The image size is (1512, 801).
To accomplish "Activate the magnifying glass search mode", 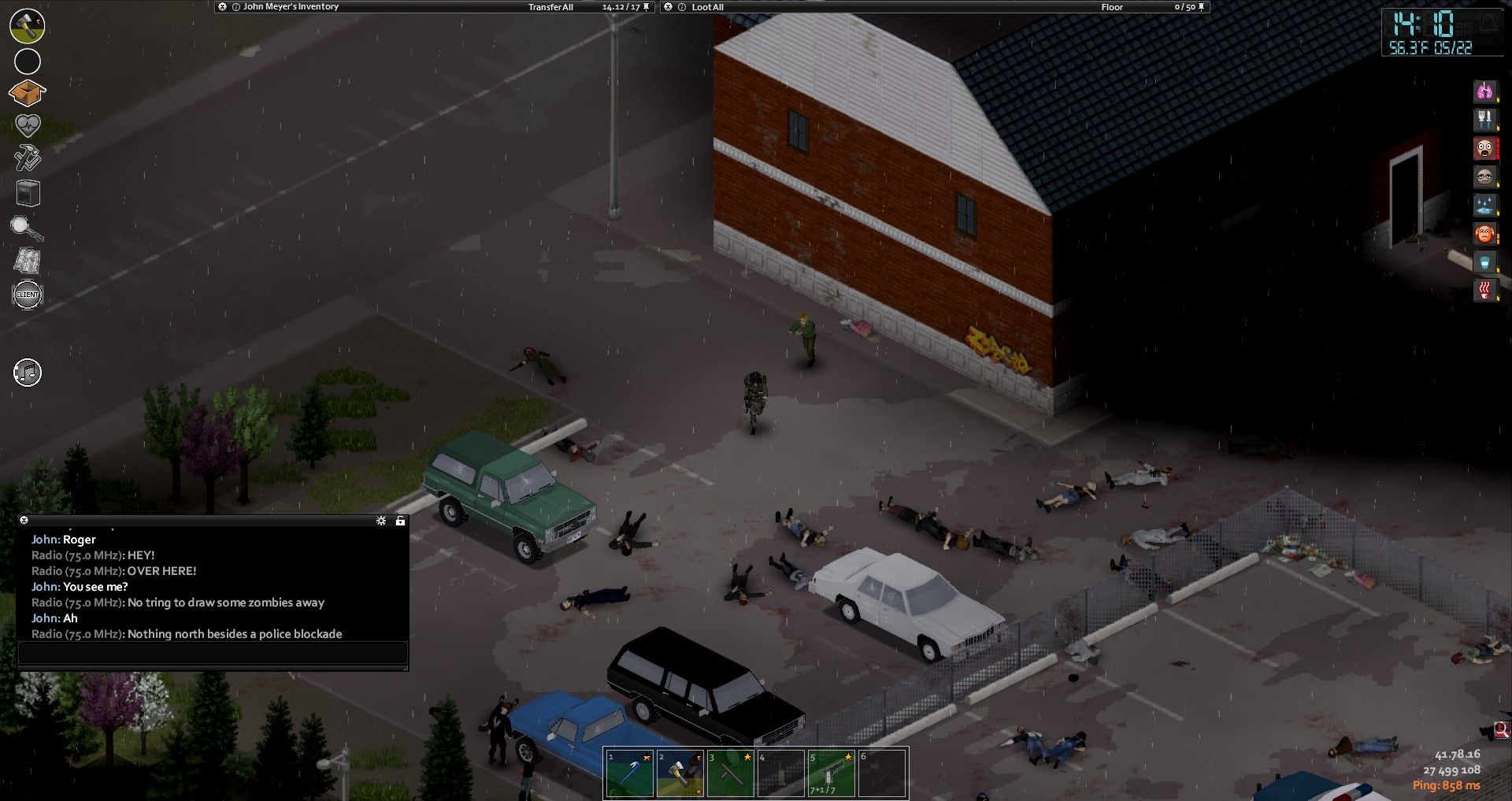I will 27,228.
